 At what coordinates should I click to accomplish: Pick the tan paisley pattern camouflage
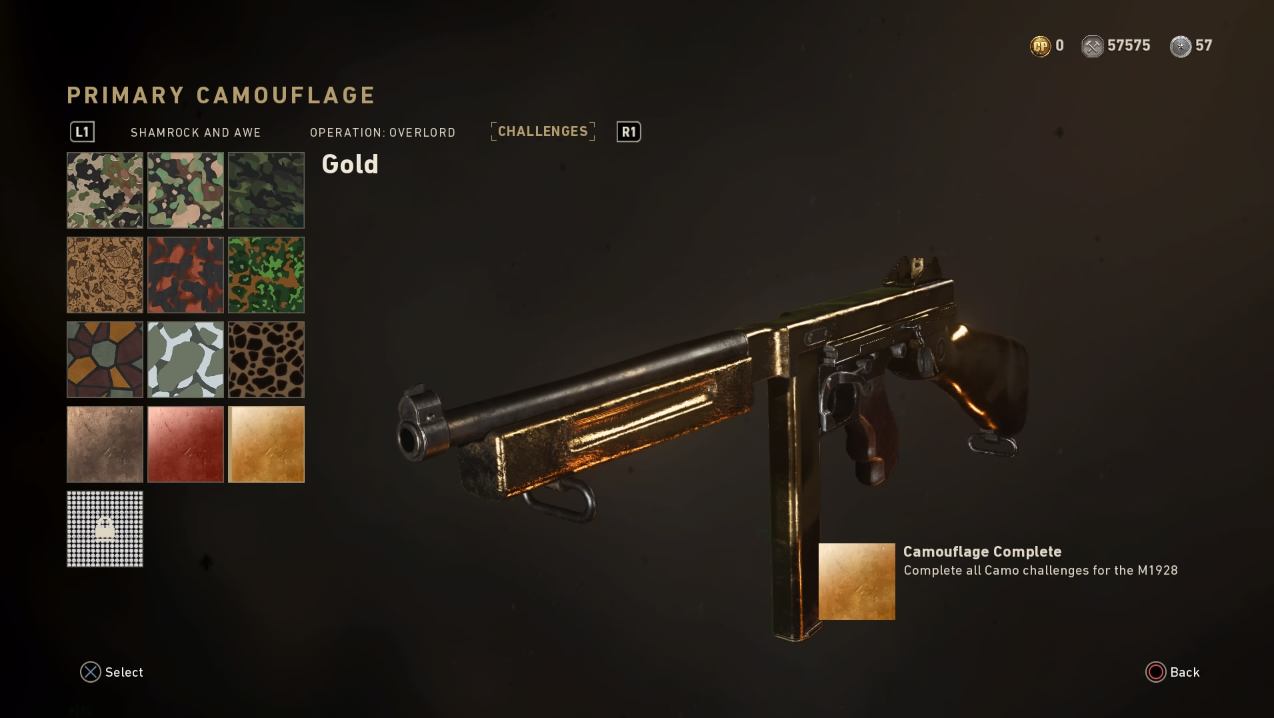click(105, 275)
